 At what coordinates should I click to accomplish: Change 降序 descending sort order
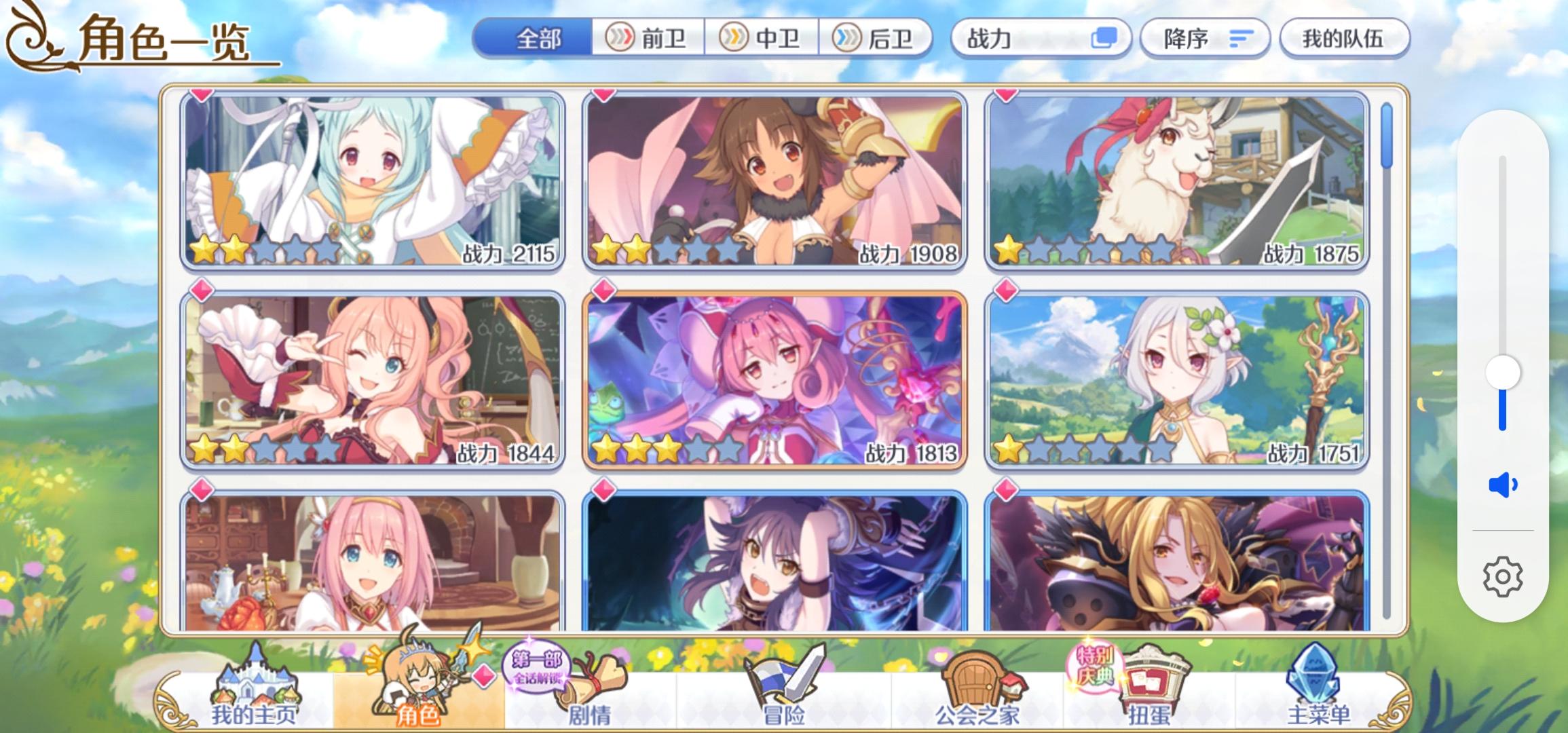point(1205,39)
